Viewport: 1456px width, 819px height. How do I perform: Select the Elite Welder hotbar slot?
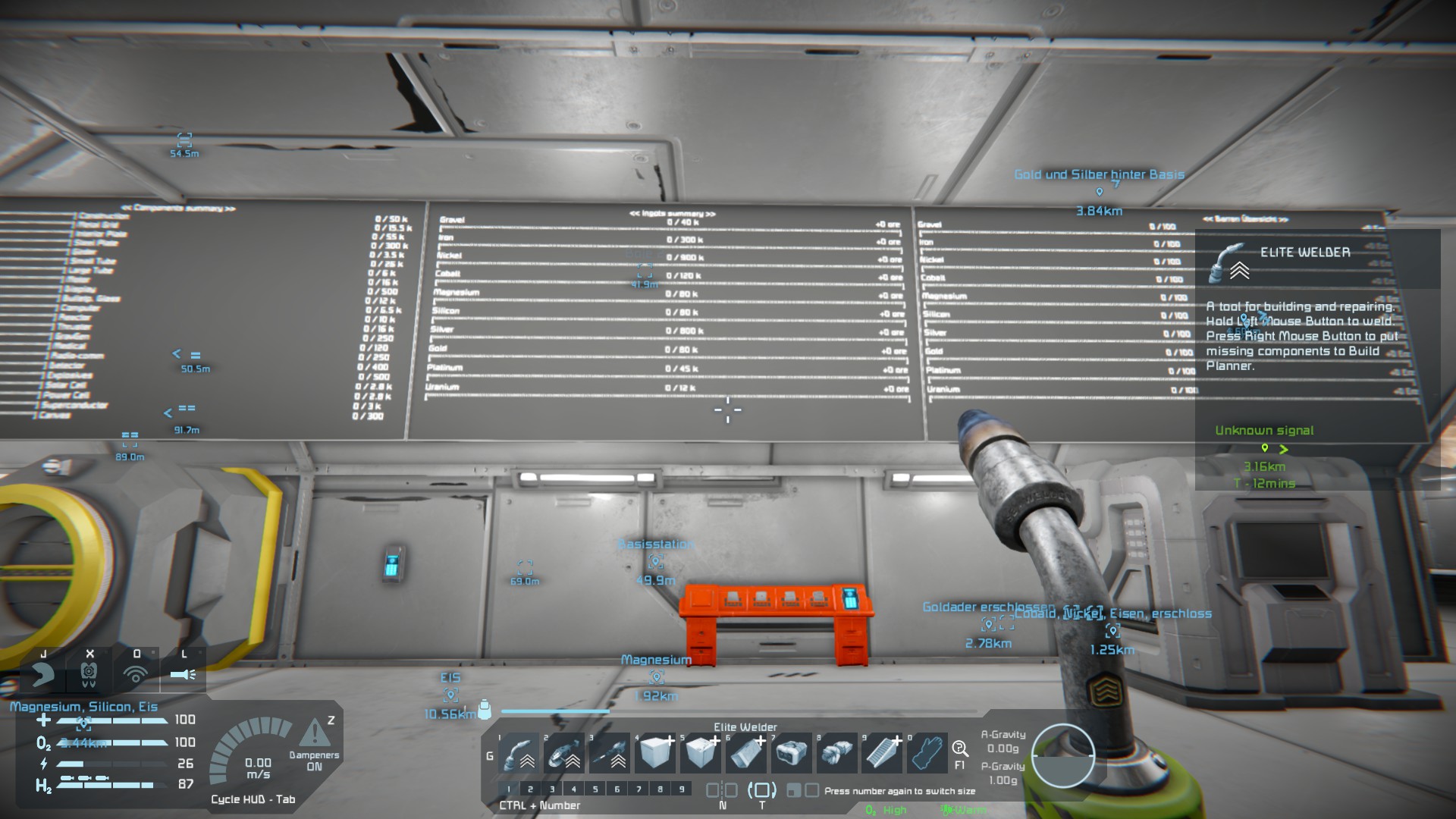pyautogui.click(x=519, y=752)
